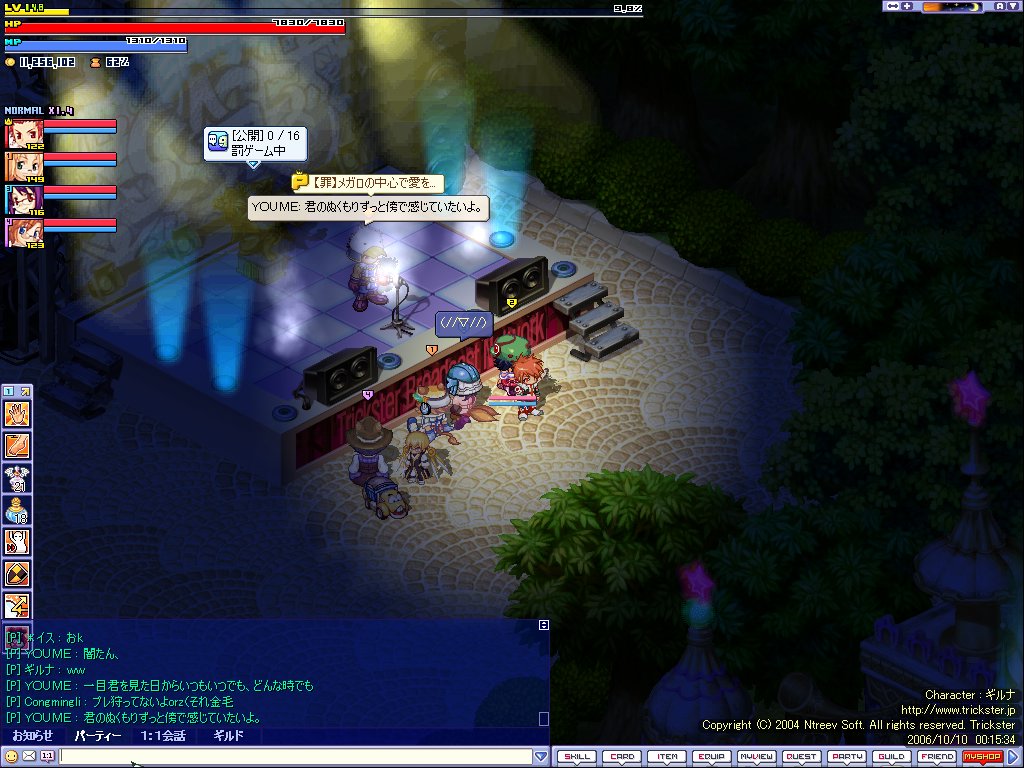Open the ITEM inventory
The image size is (1024, 768).
667,757
